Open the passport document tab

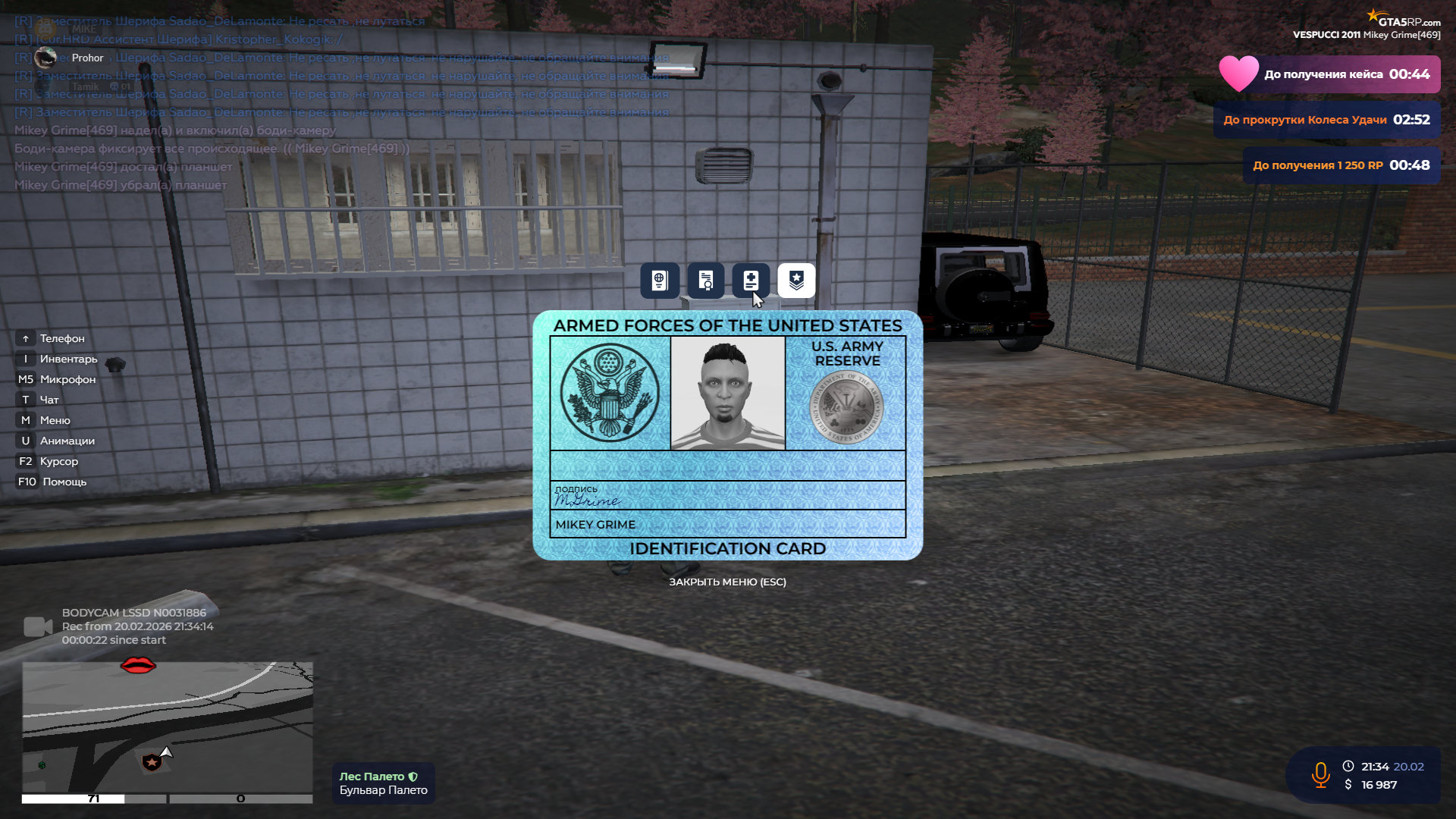[659, 281]
